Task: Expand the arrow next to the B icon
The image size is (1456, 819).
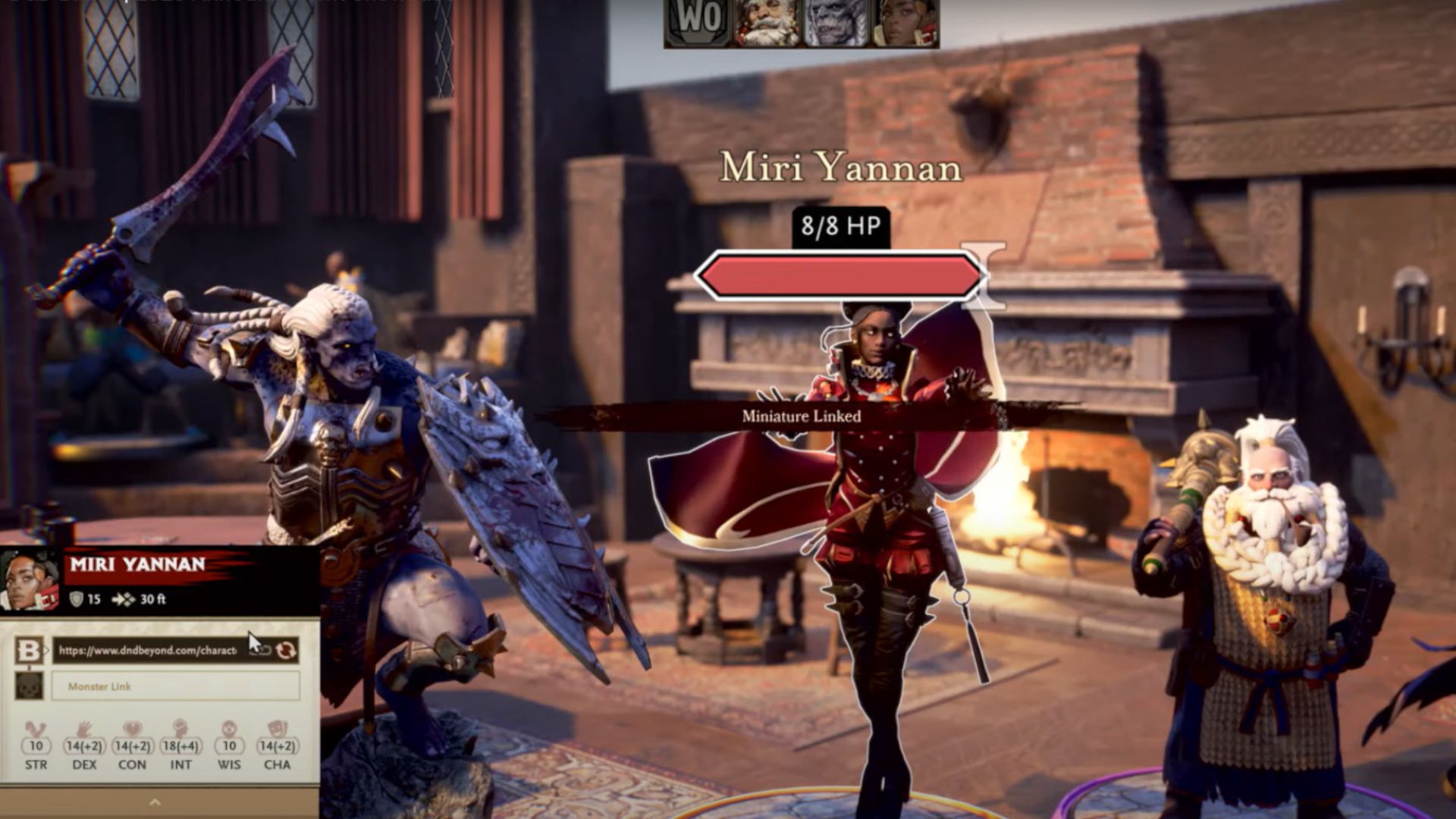Action: tap(46, 649)
